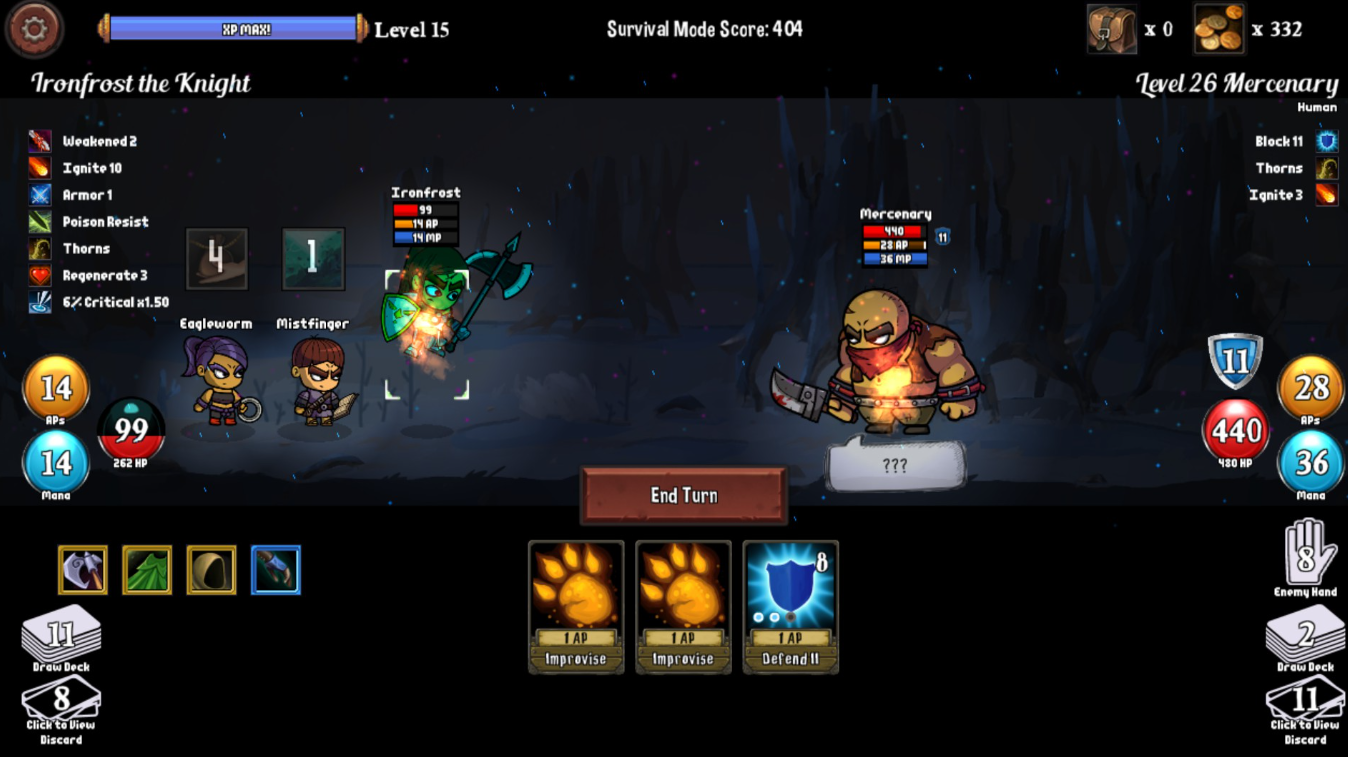Click the gold coins icon

pyautogui.click(x=1219, y=29)
